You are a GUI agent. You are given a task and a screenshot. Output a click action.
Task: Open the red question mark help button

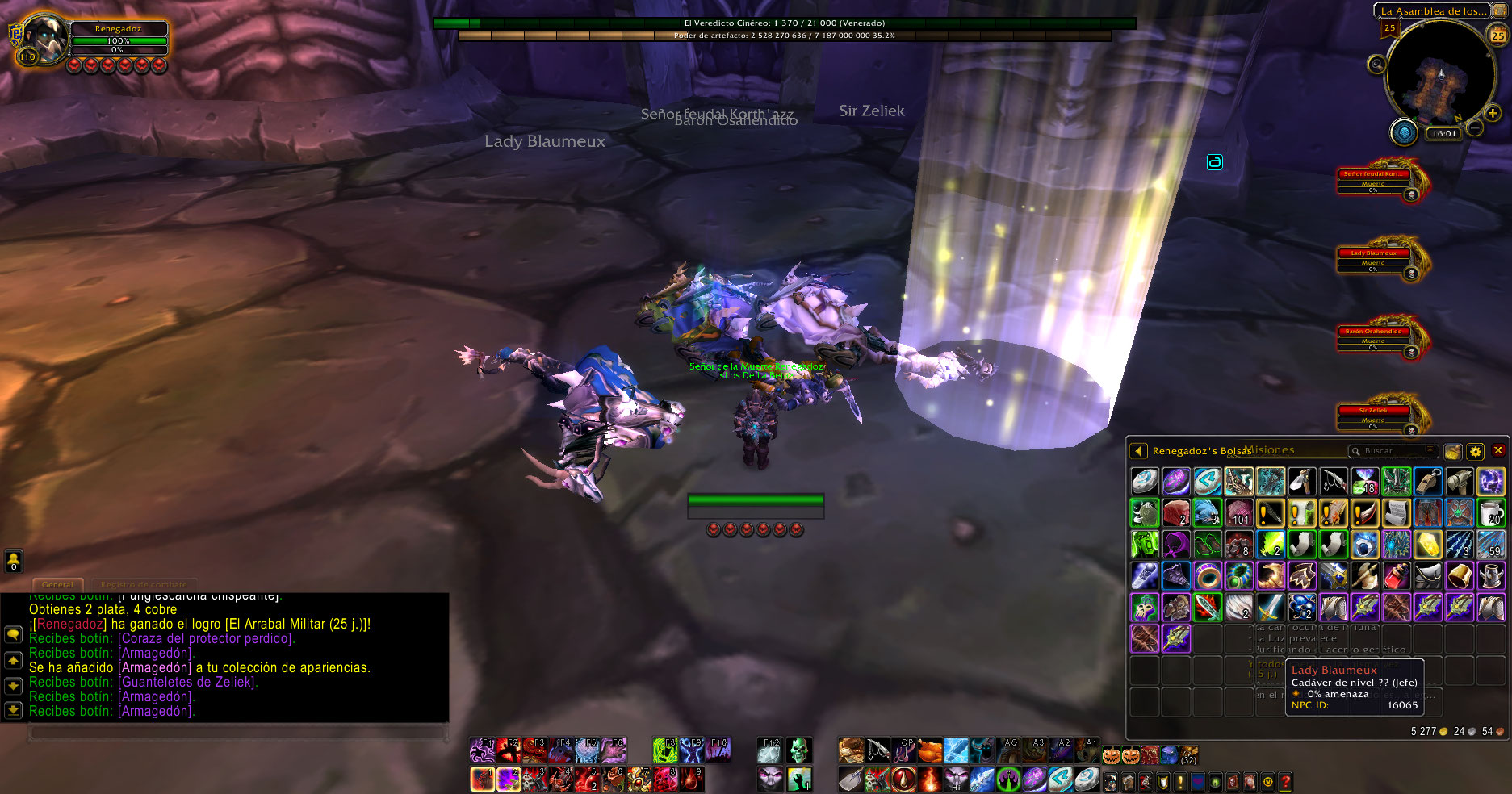1285,781
